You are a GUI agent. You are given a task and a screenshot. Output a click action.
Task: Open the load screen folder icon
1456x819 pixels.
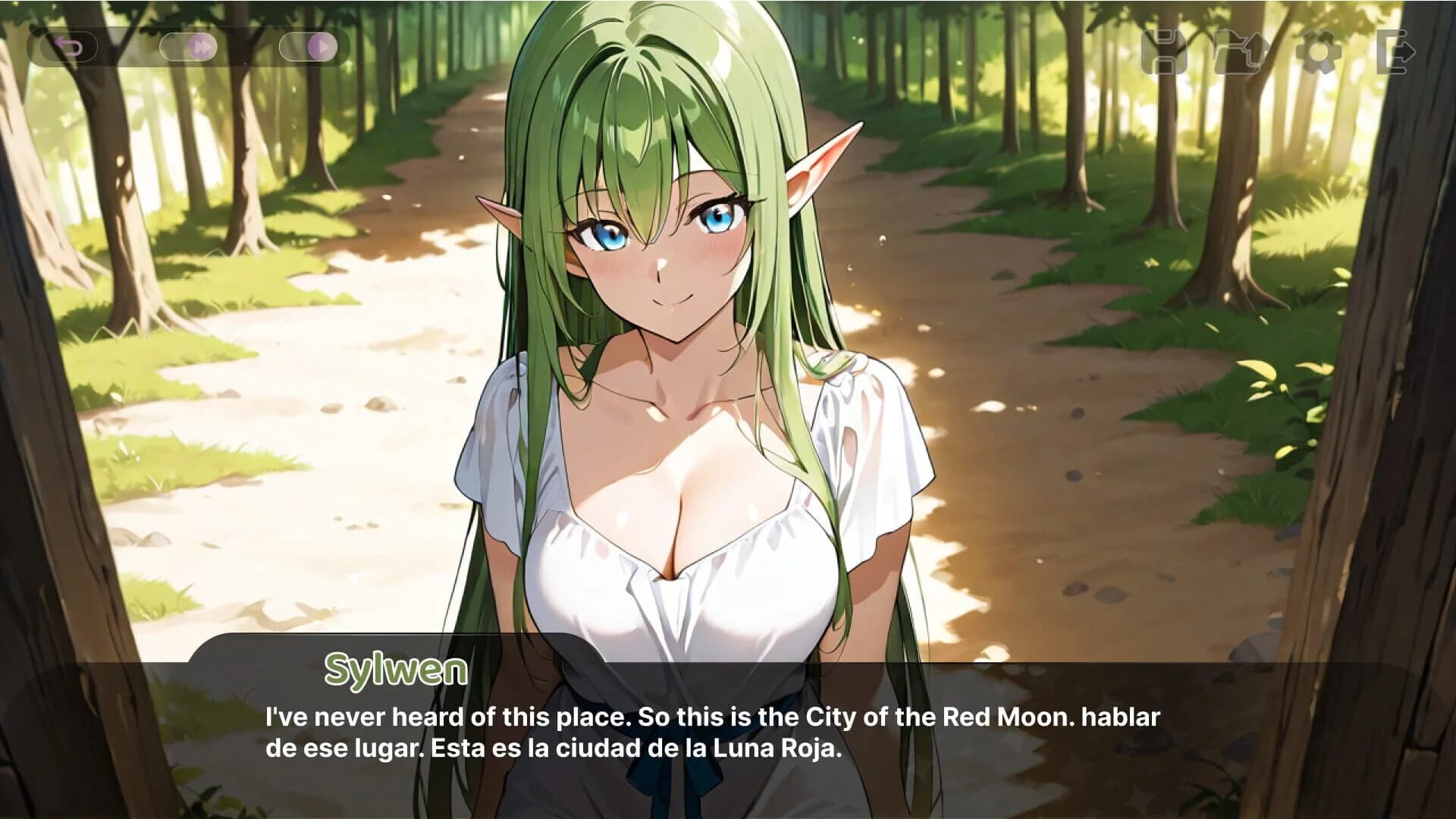(1239, 51)
